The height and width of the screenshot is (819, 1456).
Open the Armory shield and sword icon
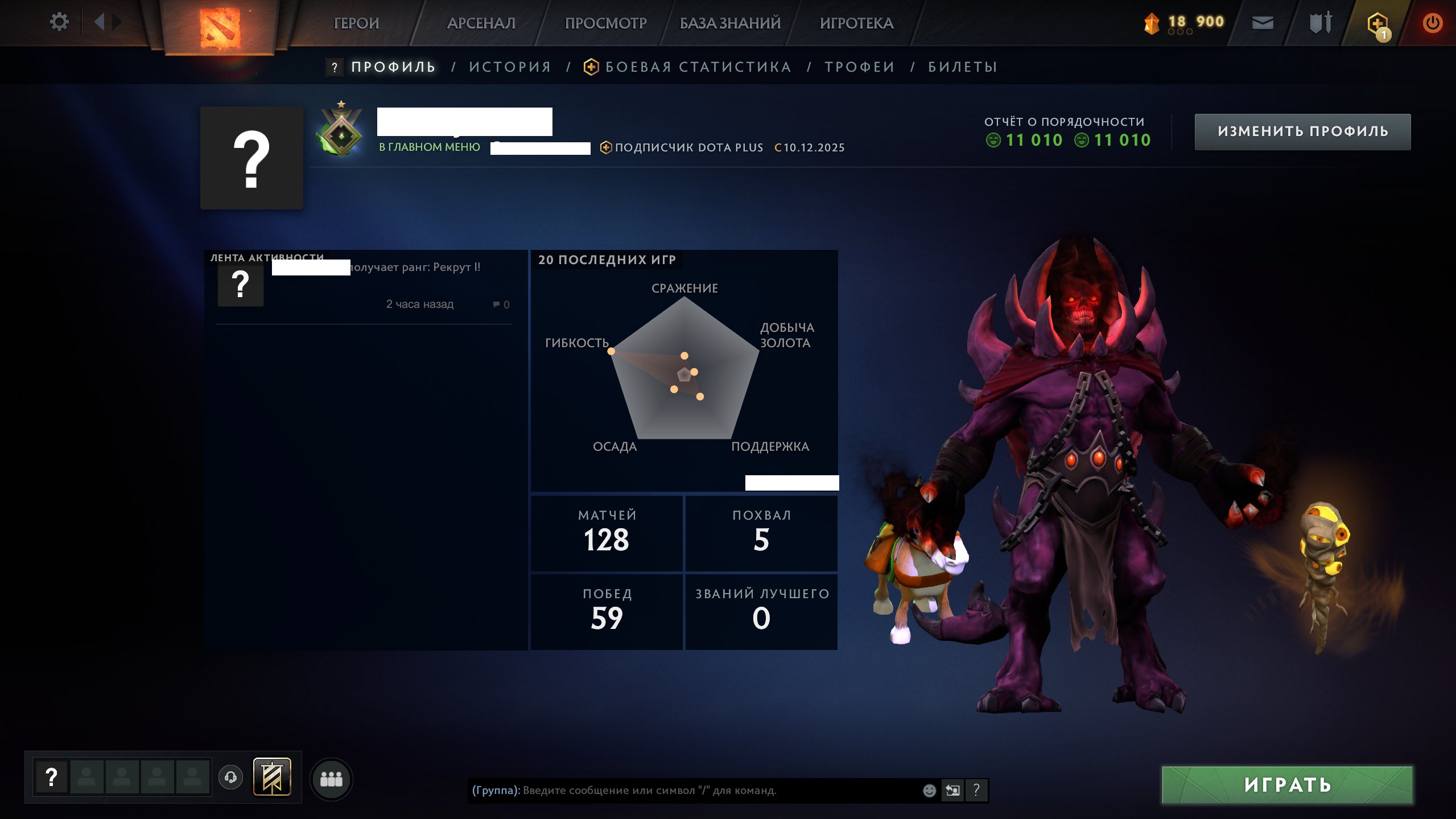(1320, 23)
